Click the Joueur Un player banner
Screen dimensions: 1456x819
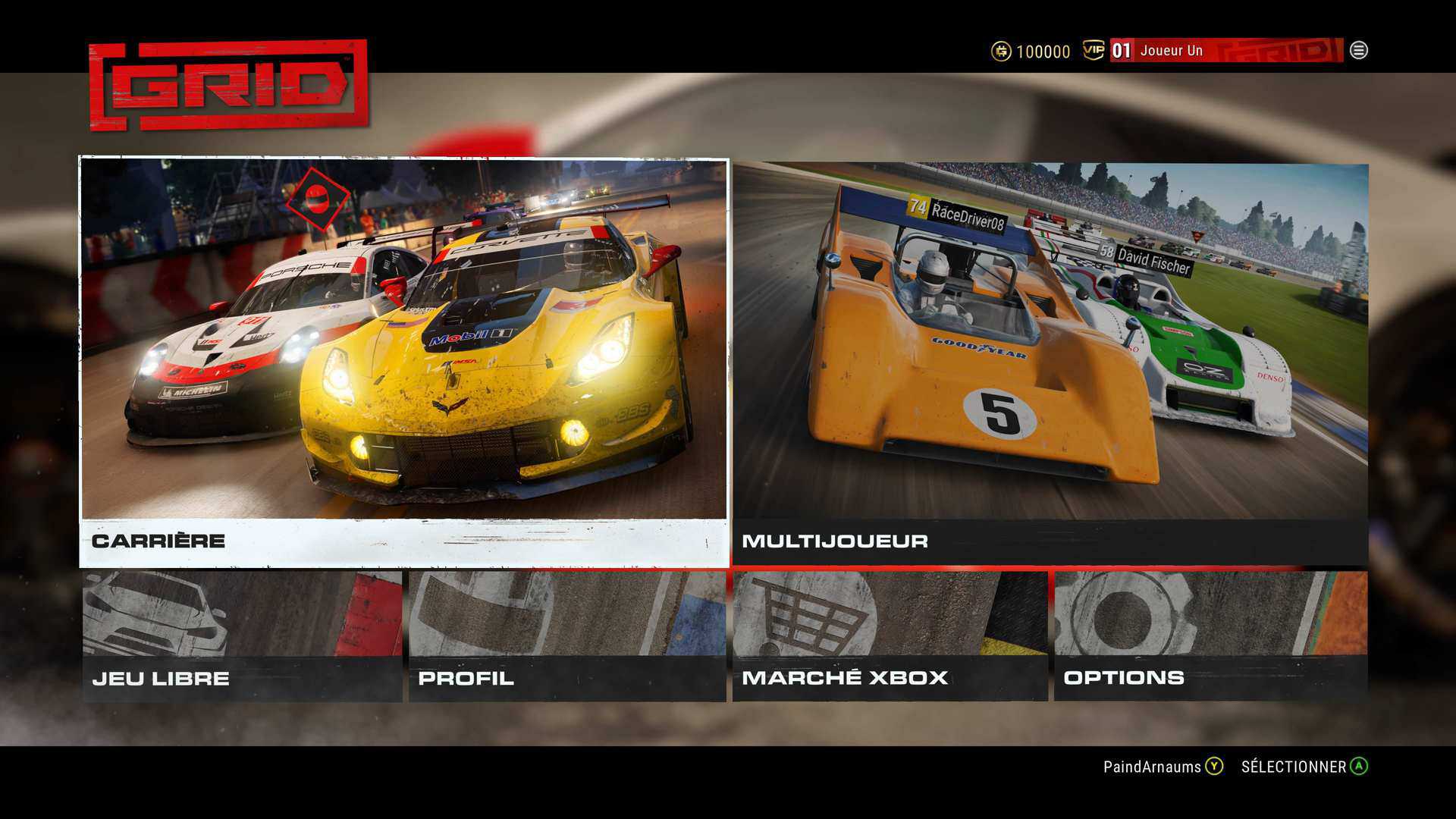pos(1225,51)
